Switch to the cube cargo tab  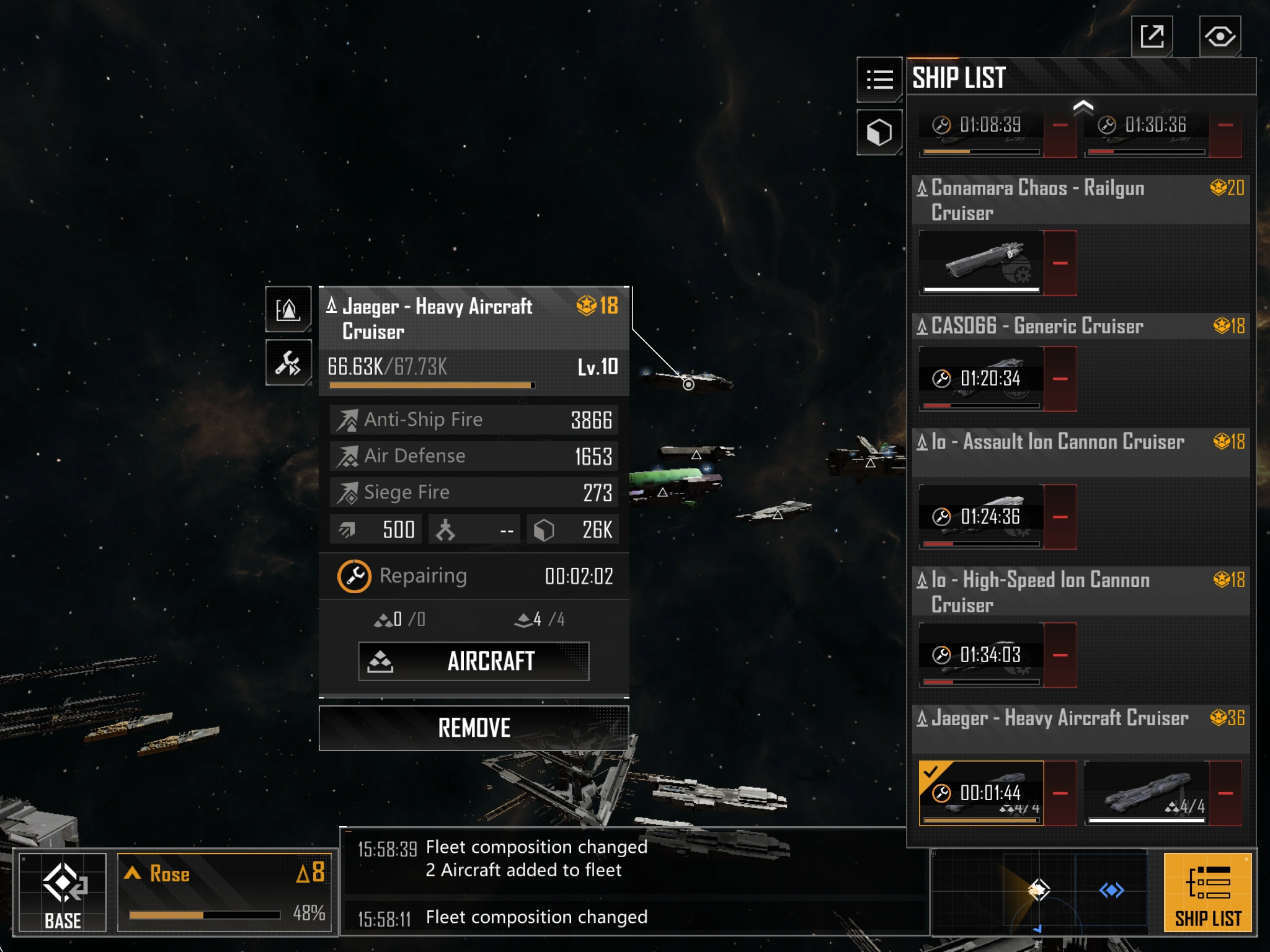(879, 132)
